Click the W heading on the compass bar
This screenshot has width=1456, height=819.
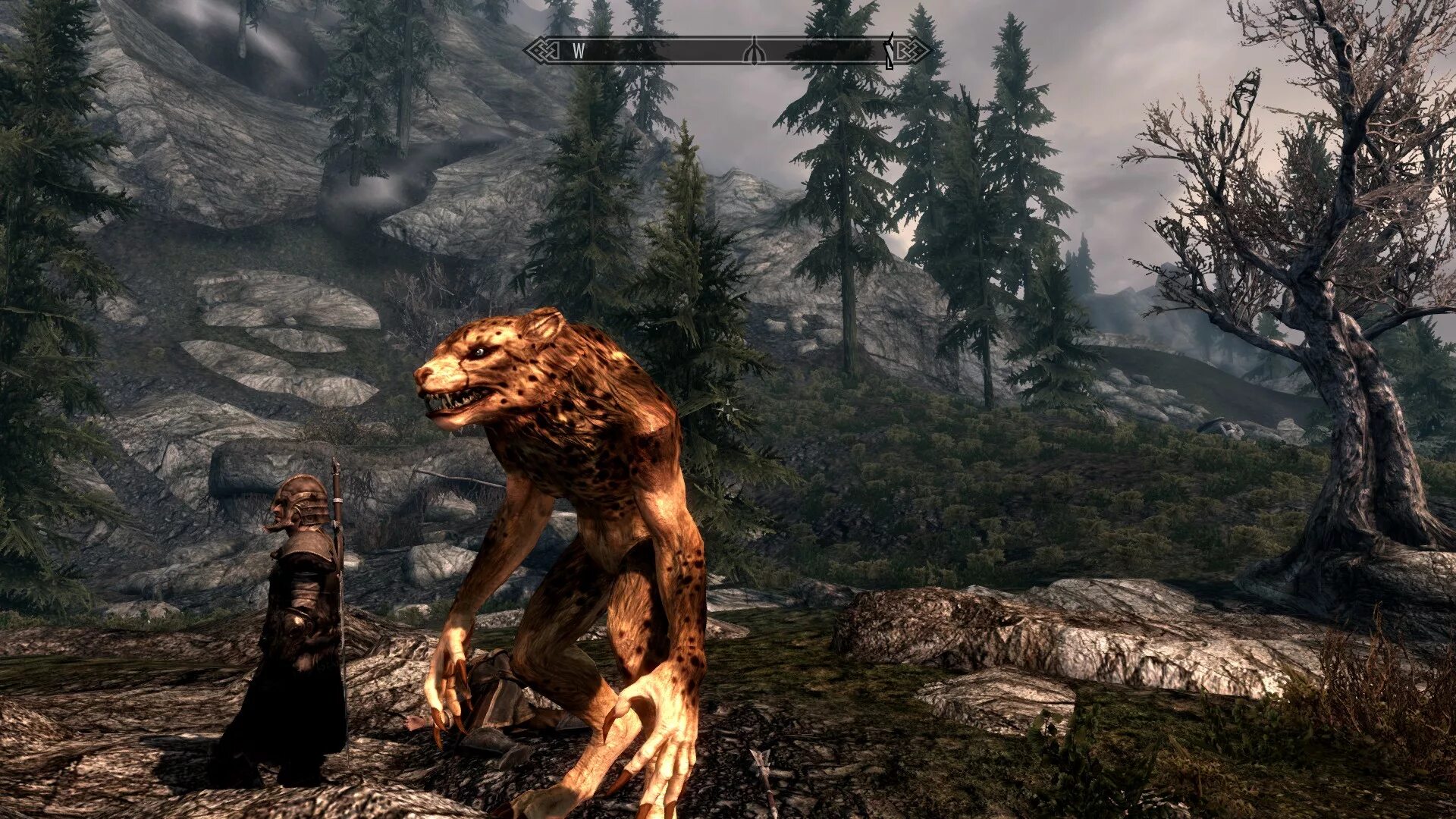point(579,51)
